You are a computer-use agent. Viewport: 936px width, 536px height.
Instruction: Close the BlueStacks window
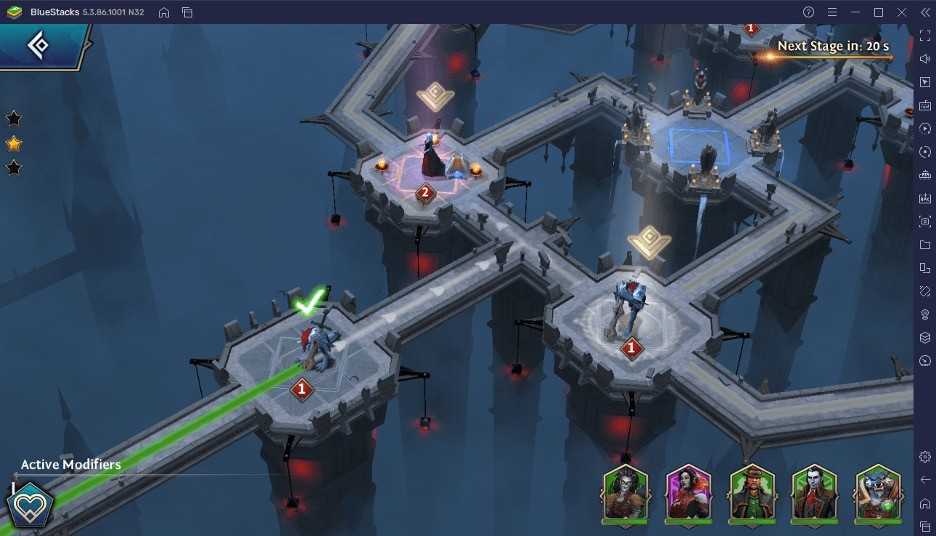(x=902, y=12)
